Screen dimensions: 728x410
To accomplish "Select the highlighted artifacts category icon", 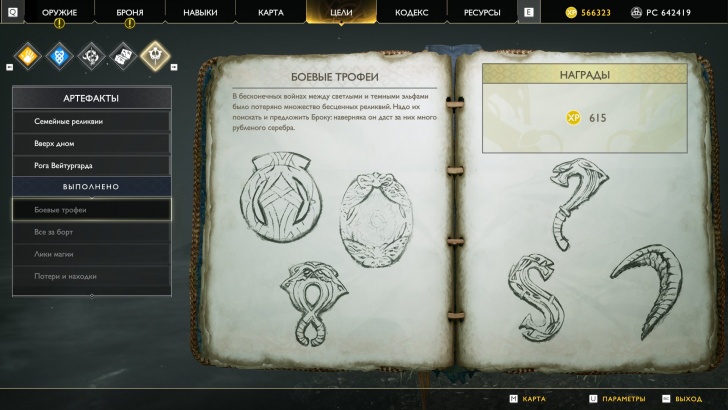I will point(154,54).
